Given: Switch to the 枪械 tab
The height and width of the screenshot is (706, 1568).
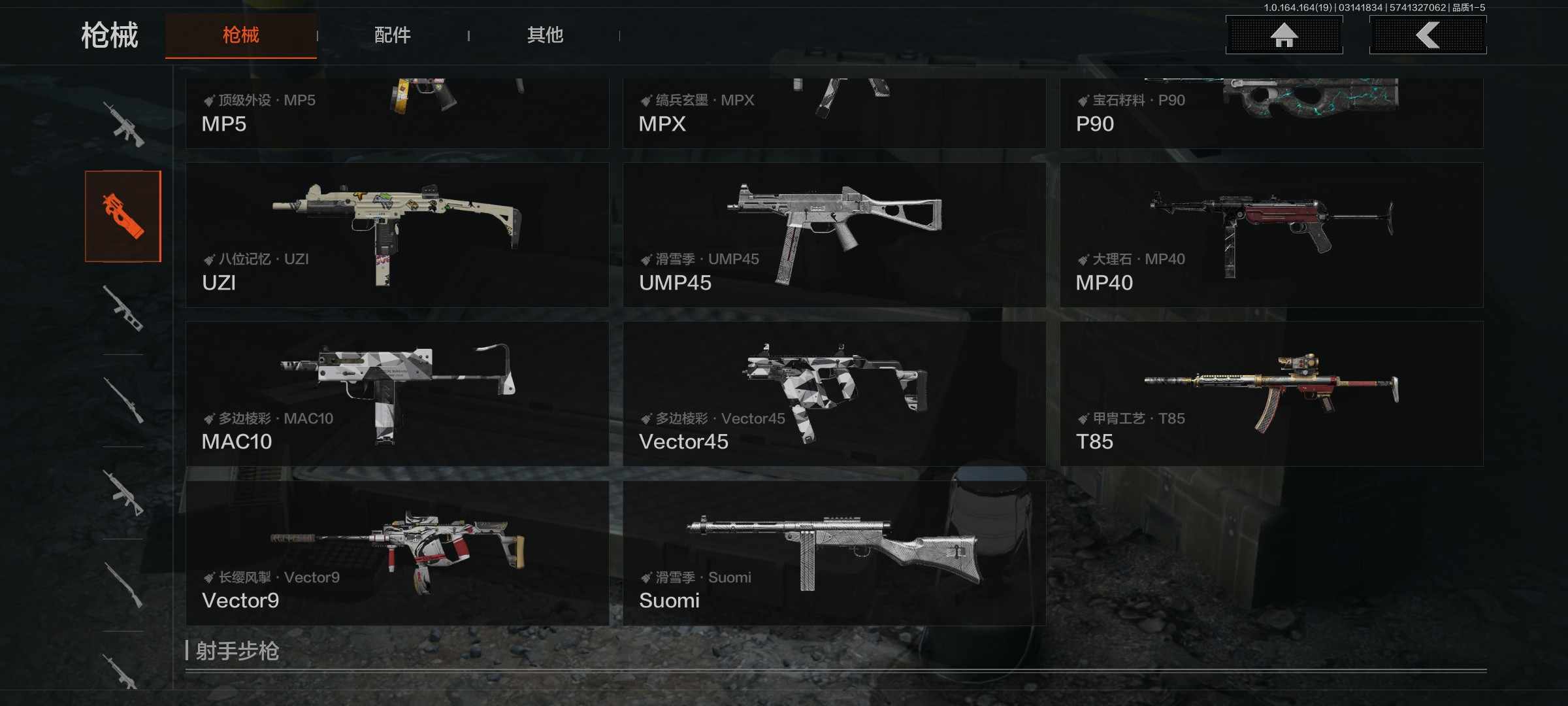Looking at the screenshot, I should coord(240,35).
